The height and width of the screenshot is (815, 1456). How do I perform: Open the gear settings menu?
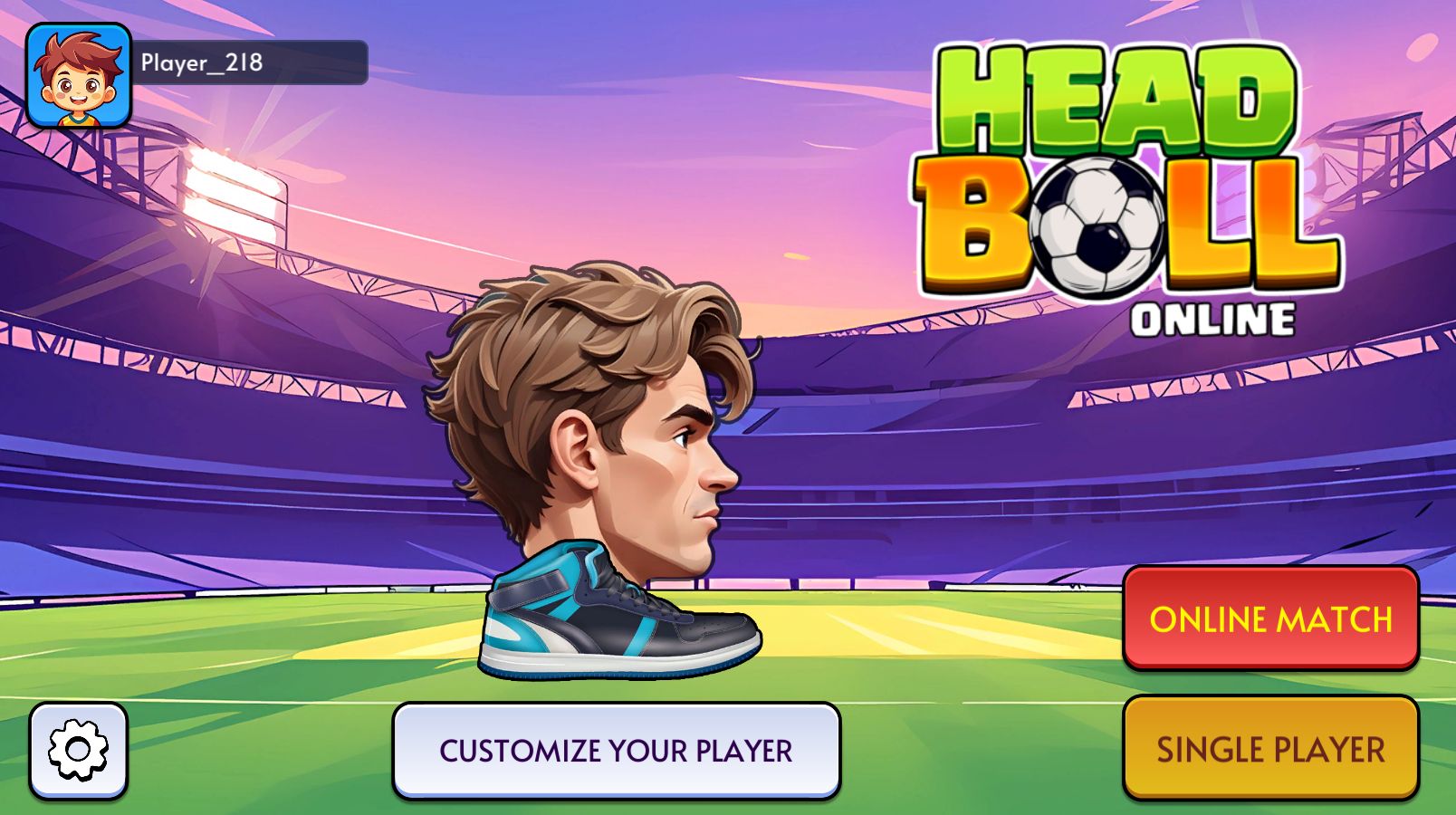(78, 751)
